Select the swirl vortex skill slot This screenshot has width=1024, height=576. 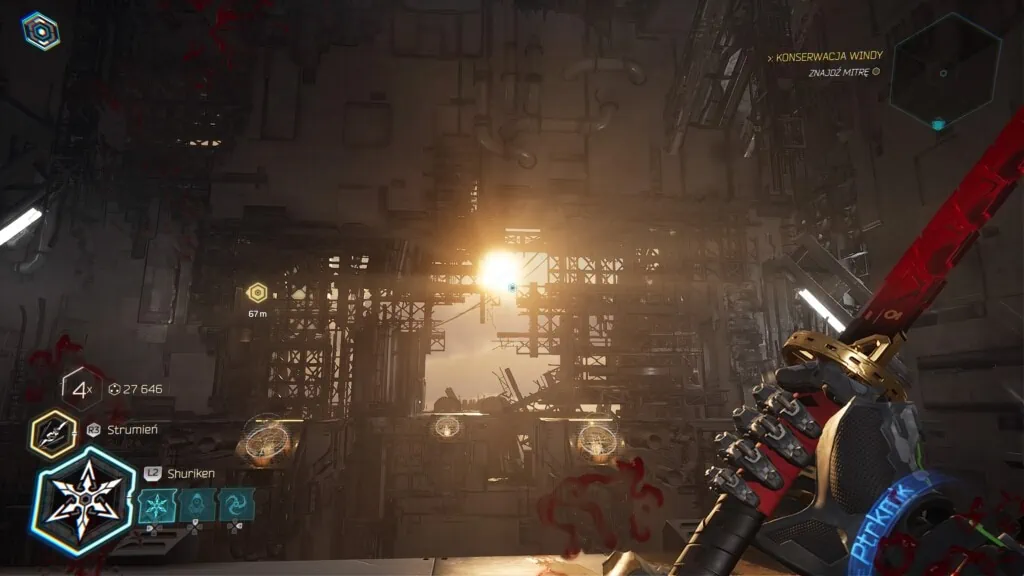(x=237, y=505)
